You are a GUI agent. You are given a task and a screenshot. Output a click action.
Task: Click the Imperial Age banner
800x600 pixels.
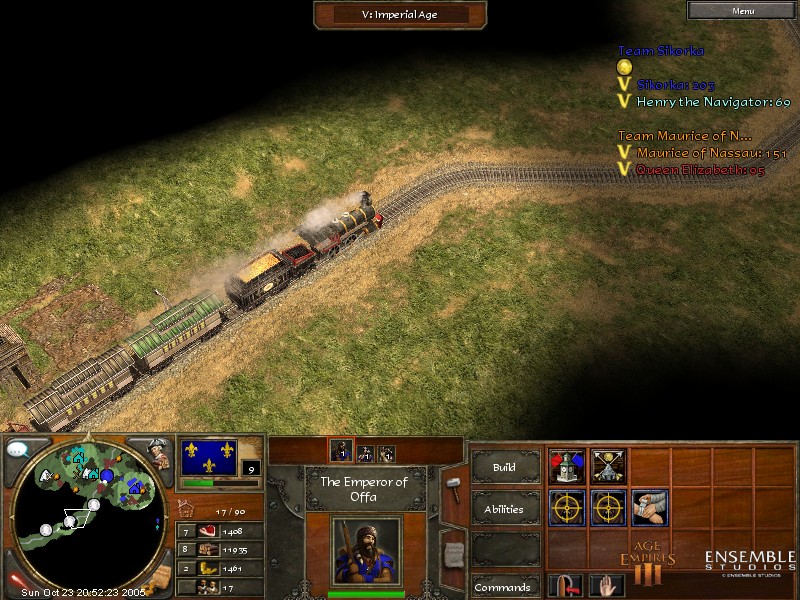(400, 15)
